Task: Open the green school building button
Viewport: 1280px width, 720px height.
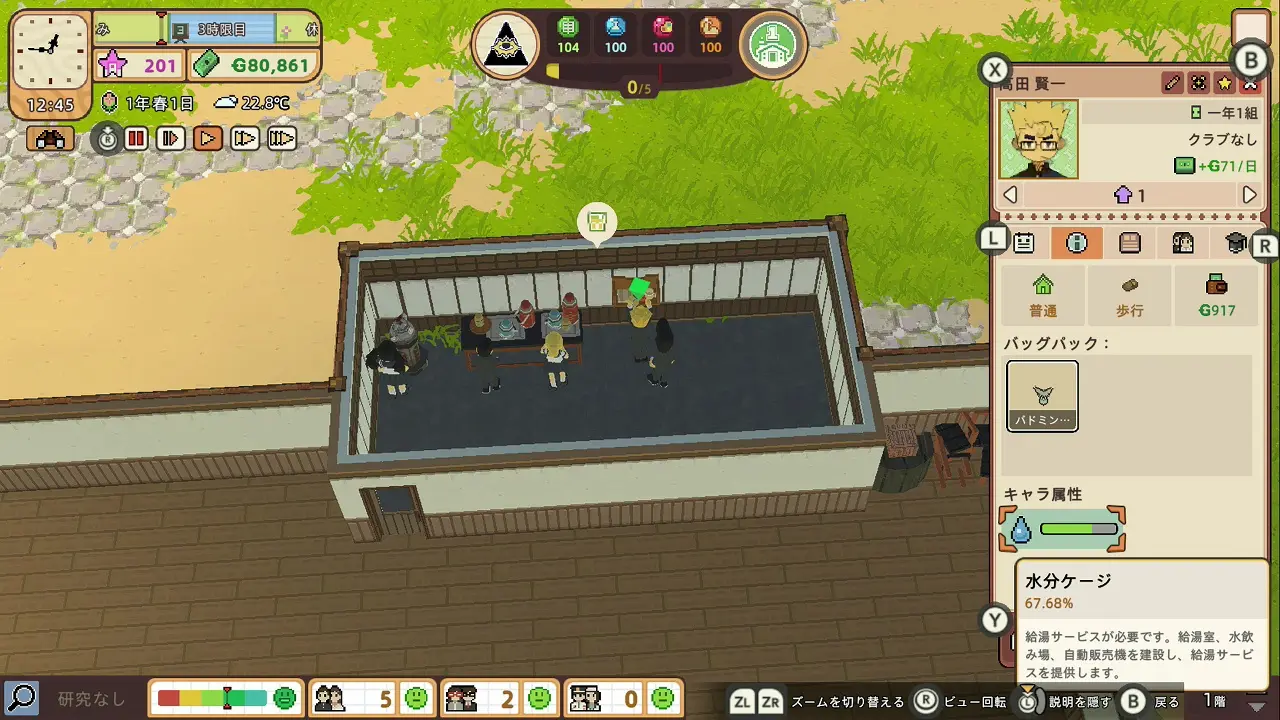Action: click(x=773, y=44)
